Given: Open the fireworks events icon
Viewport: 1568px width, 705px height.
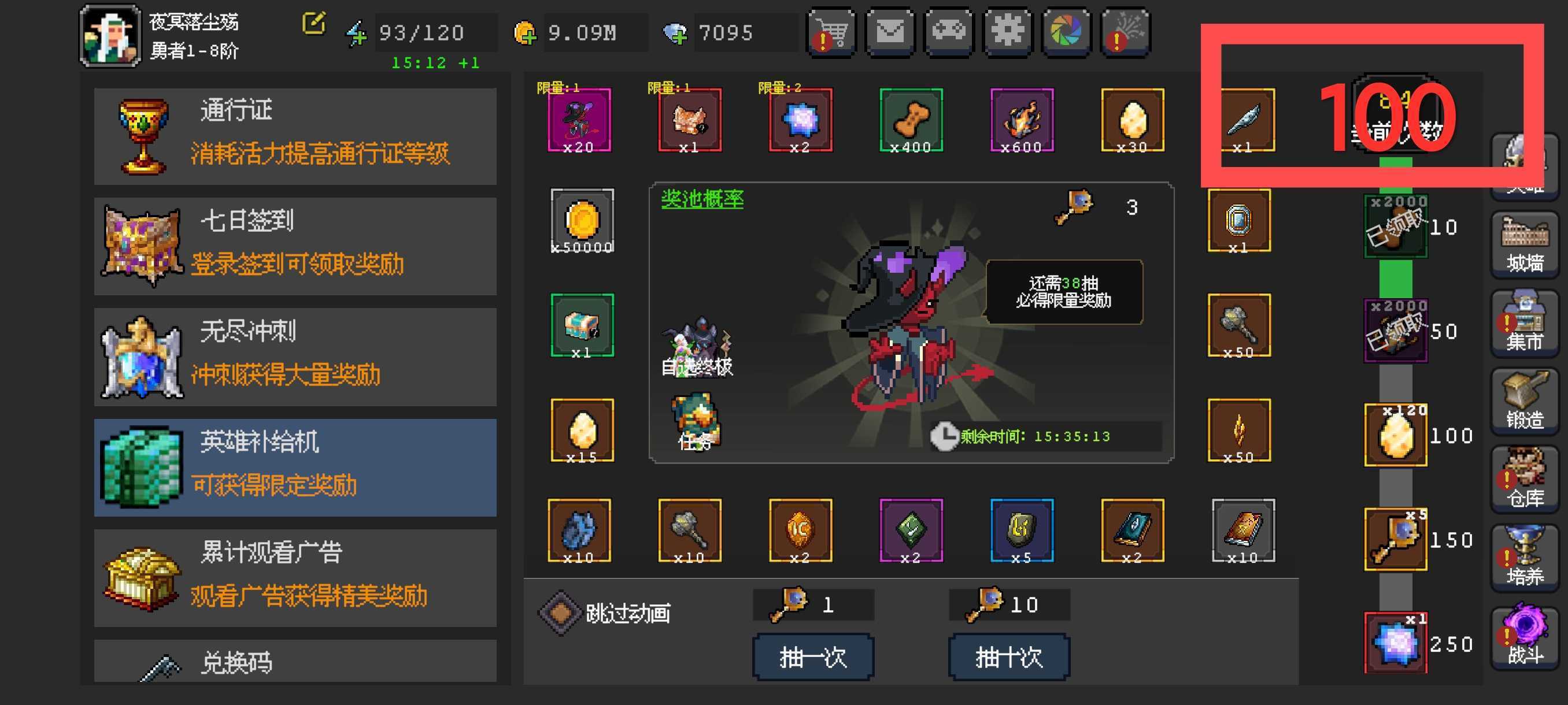Looking at the screenshot, I should click(x=1125, y=34).
